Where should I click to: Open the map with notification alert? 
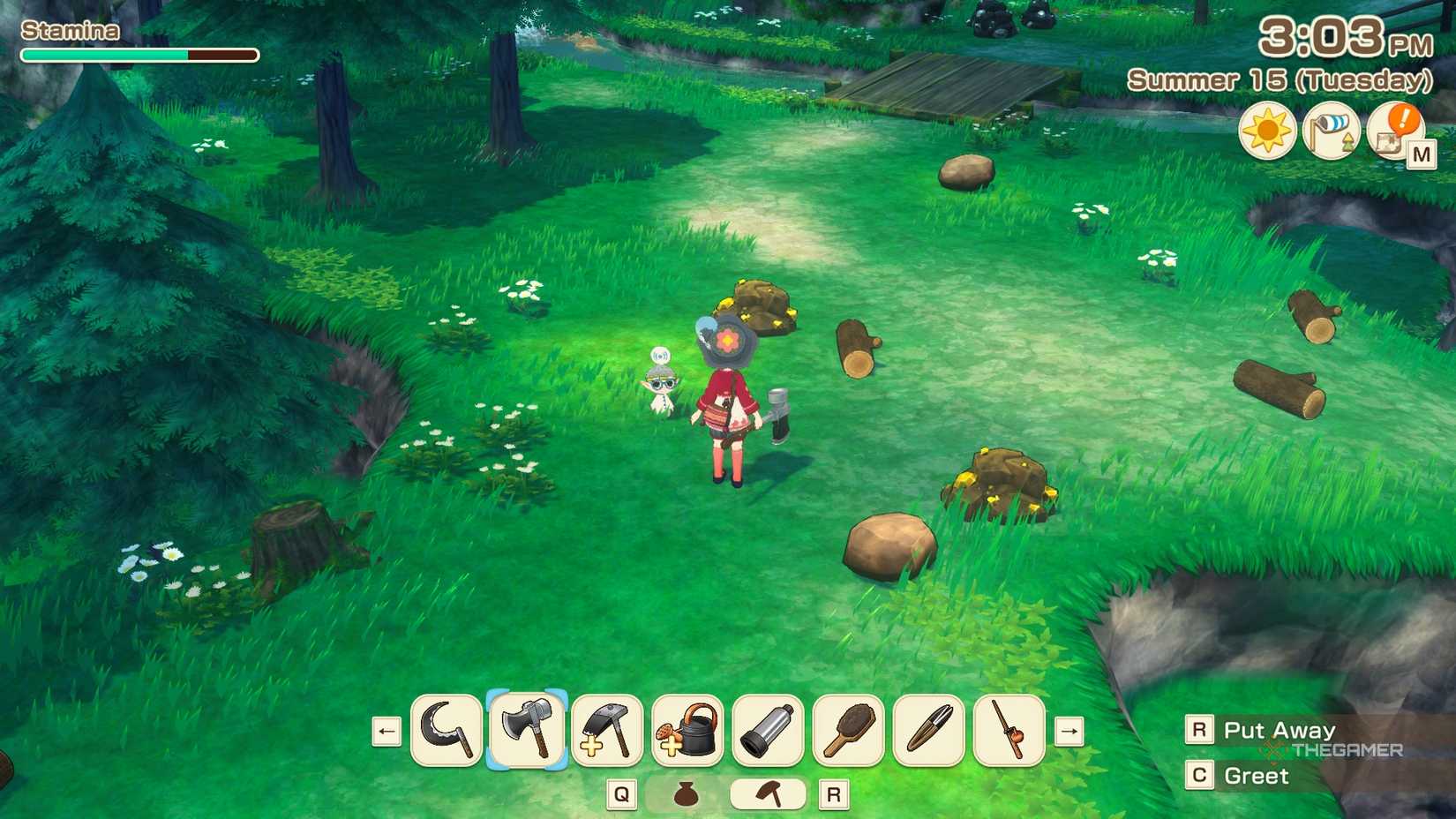pos(1392,134)
